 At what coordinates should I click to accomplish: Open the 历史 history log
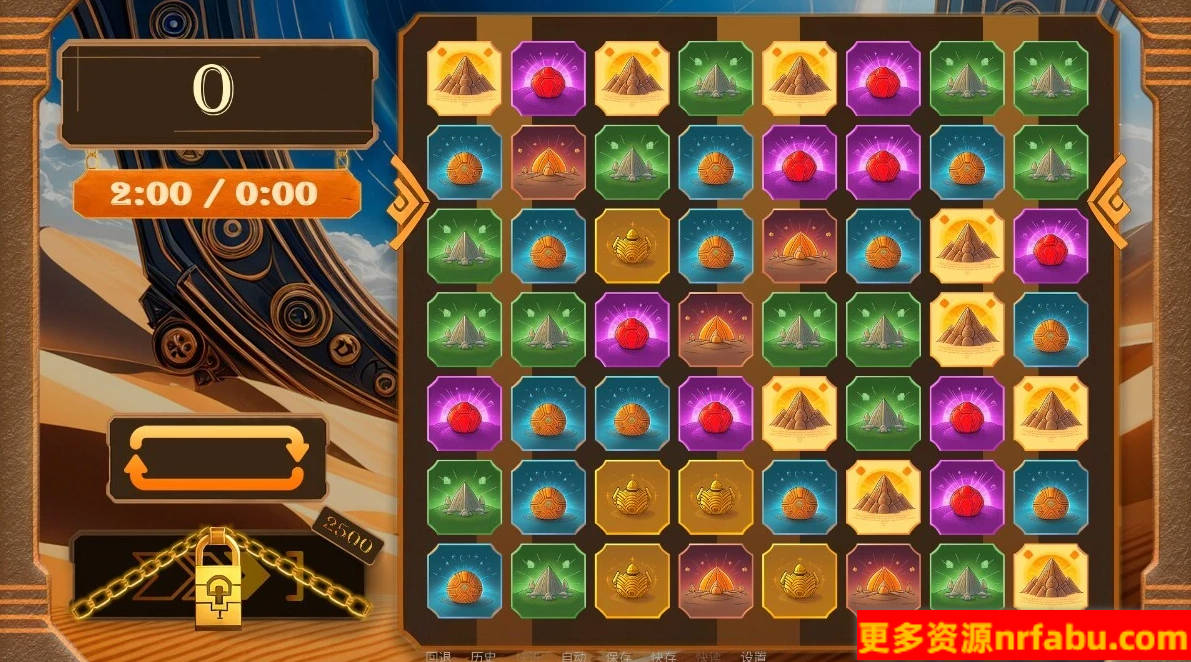484,657
